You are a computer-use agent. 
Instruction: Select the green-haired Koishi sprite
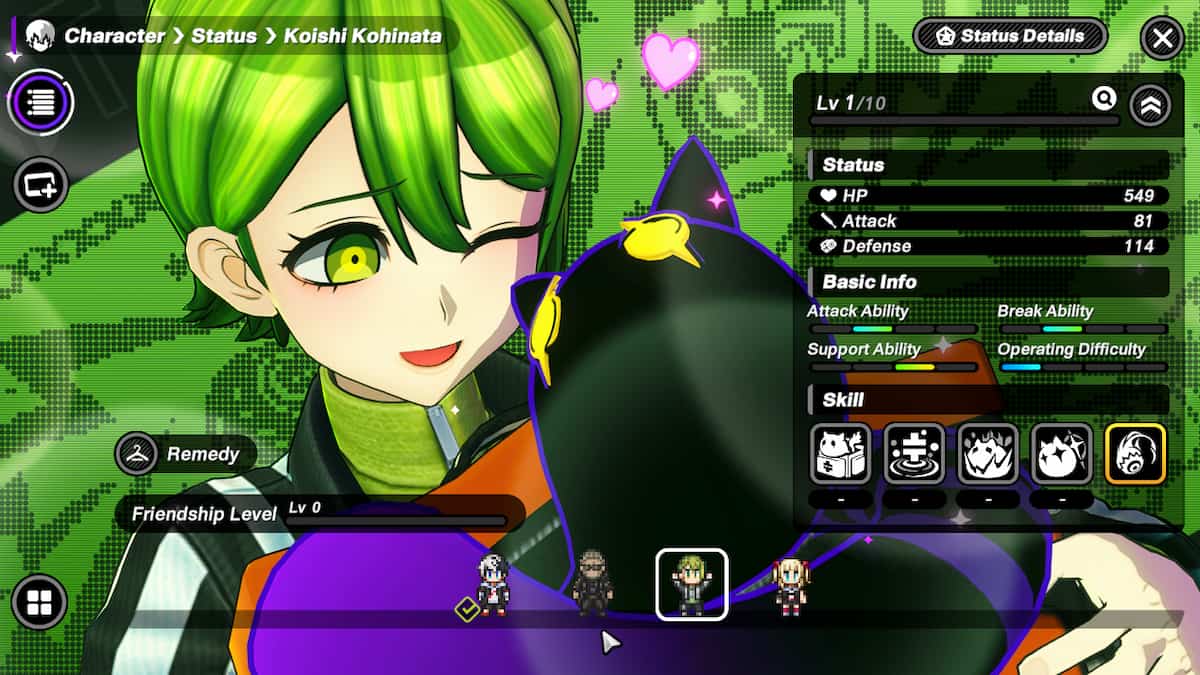pyautogui.click(x=691, y=584)
